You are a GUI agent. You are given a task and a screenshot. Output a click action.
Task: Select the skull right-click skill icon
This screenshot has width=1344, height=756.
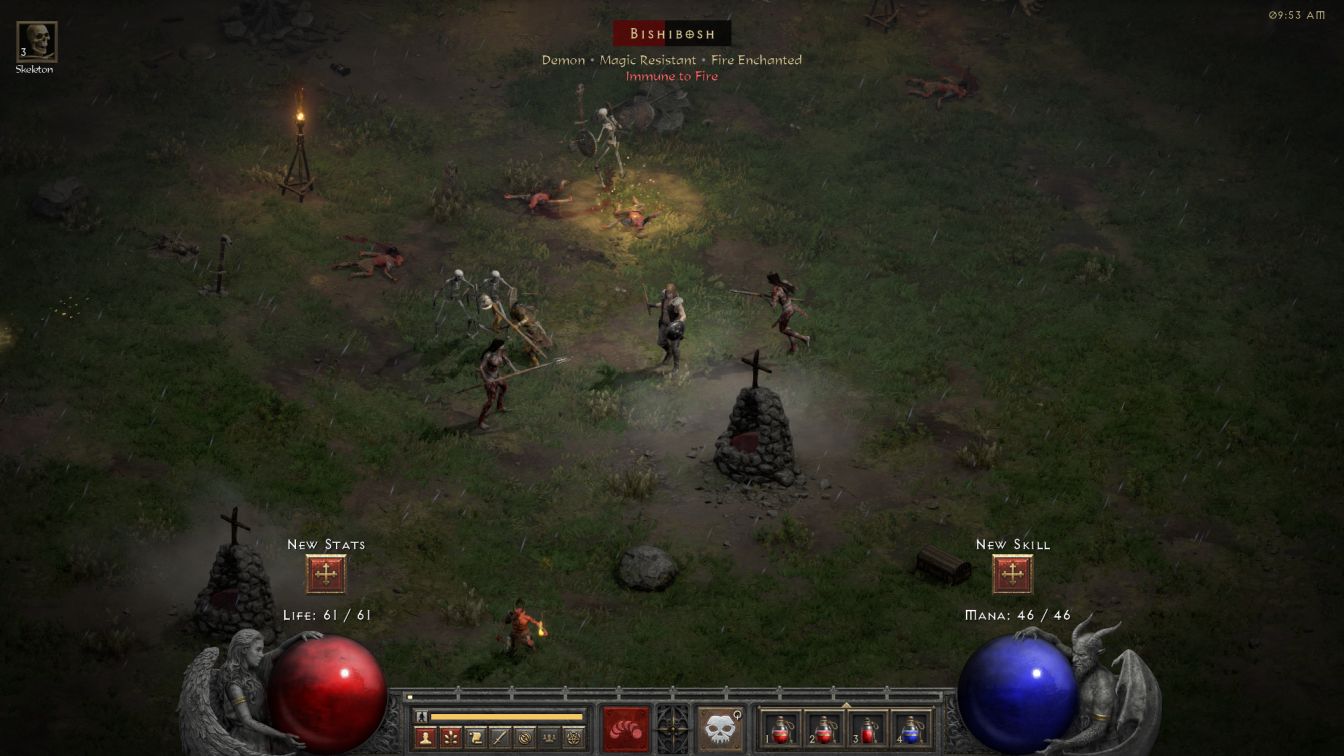[719, 729]
